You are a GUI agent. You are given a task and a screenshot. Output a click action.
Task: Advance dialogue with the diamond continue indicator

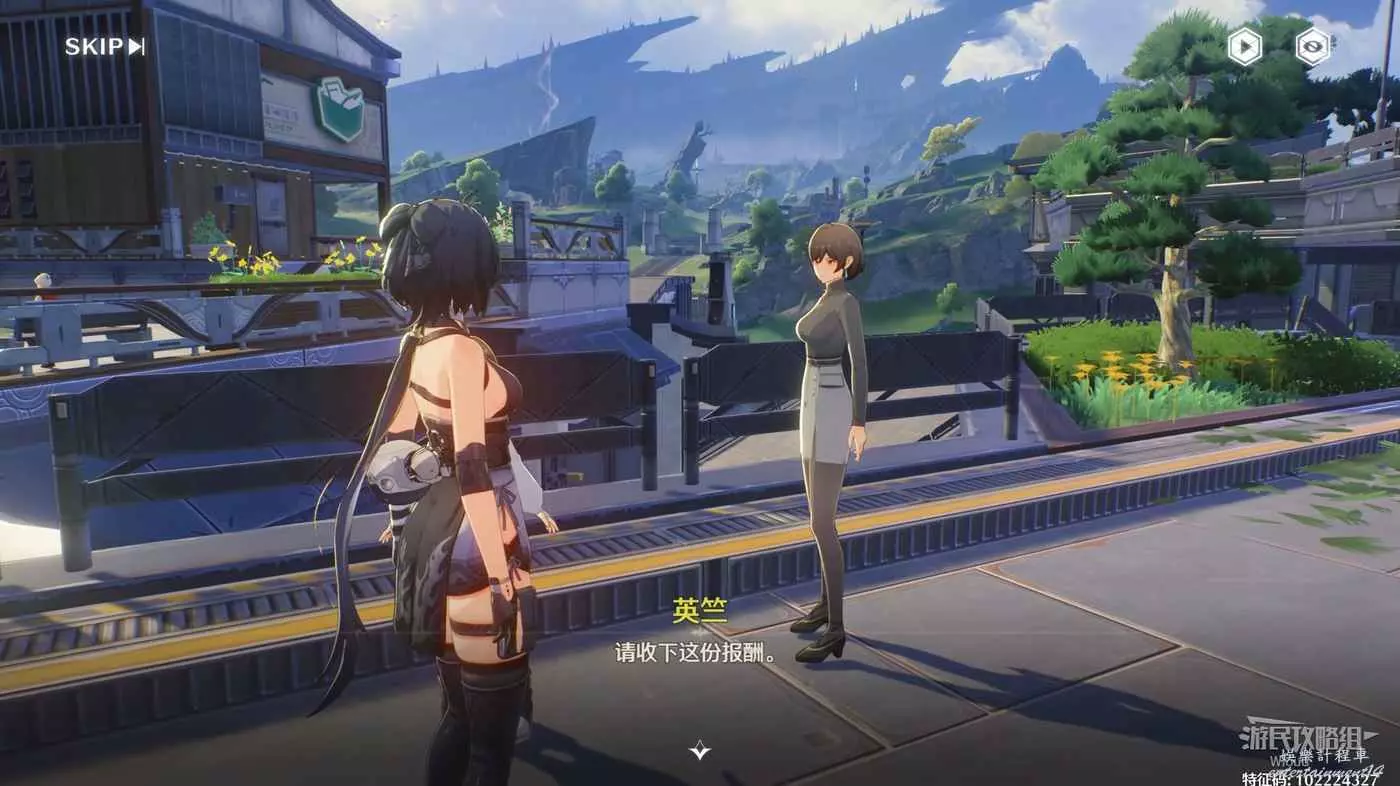tap(700, 750)
